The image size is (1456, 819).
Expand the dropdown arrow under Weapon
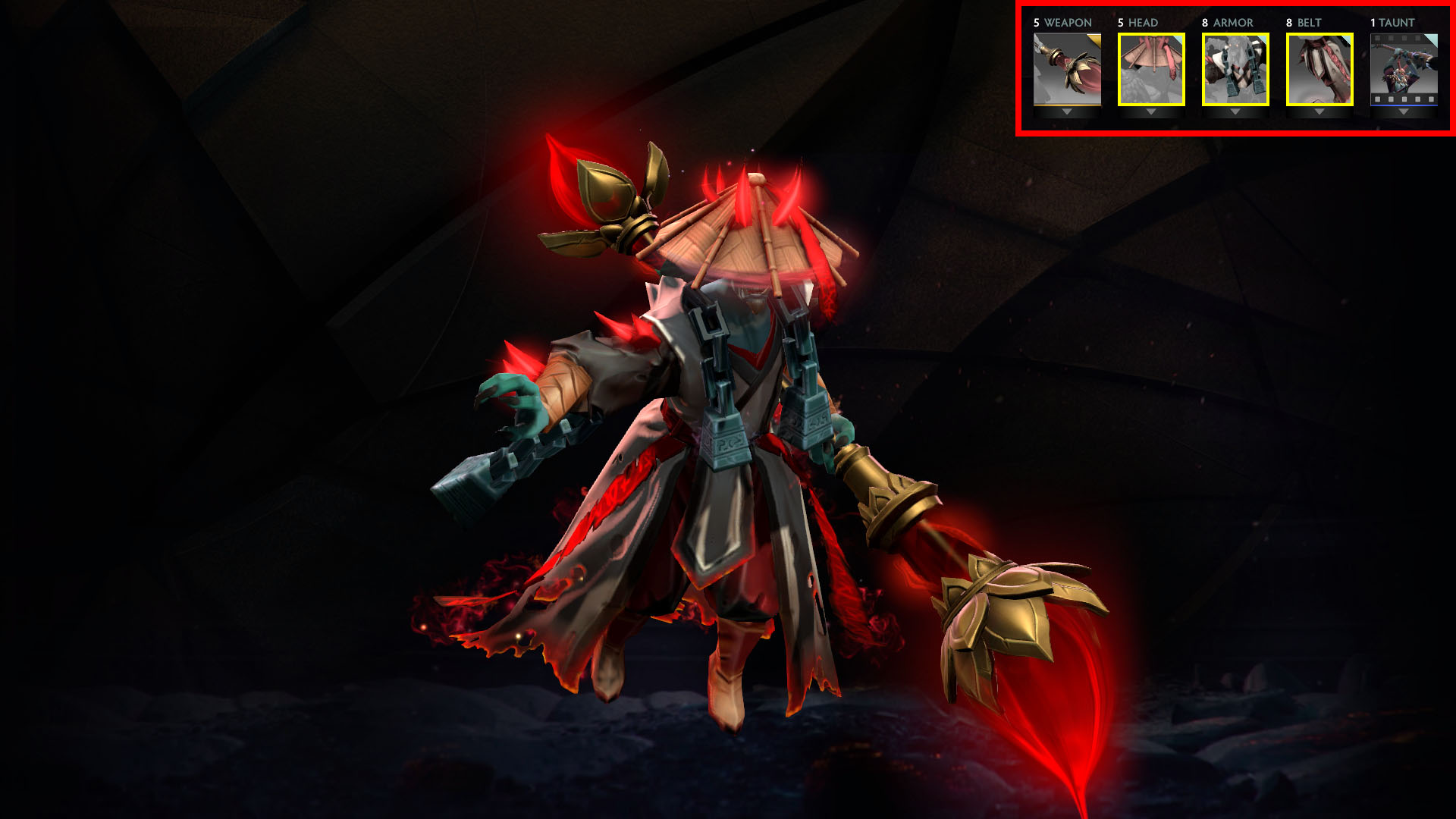[x=1067, y=112]
